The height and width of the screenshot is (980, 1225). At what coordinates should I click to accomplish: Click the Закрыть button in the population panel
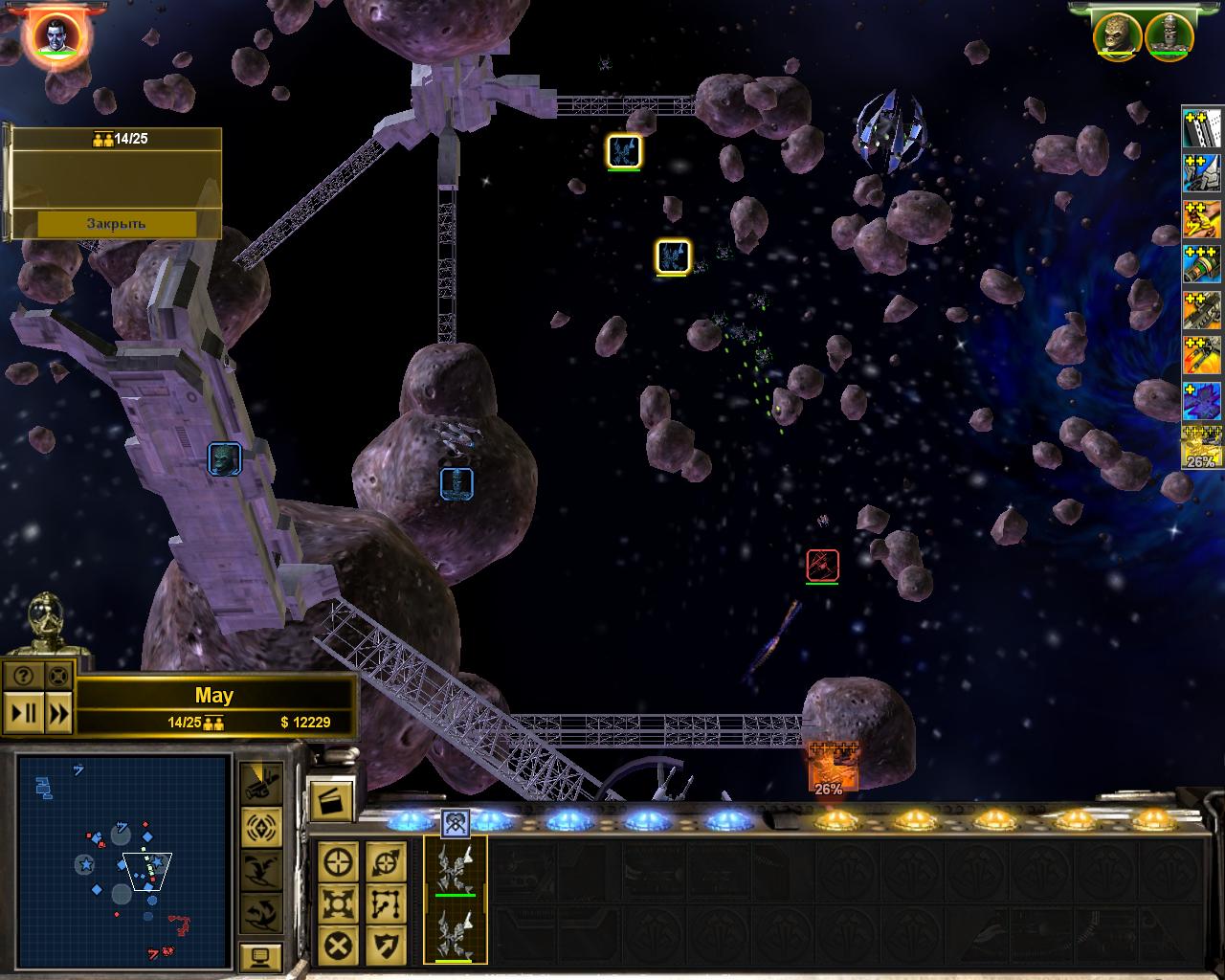tap(117, 223)
